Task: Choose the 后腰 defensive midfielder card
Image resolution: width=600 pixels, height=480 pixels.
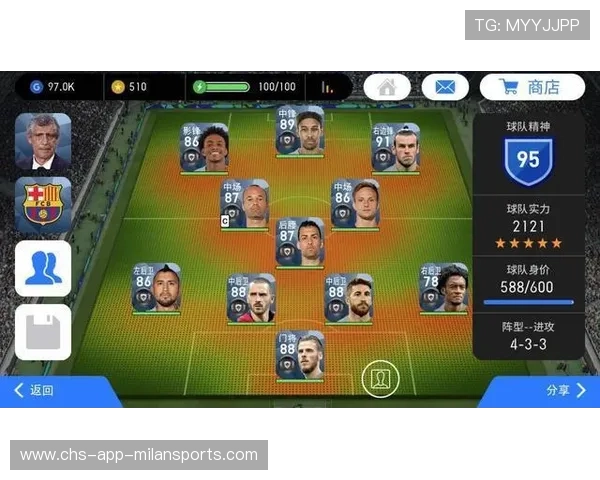Action: tap(300, 243)
